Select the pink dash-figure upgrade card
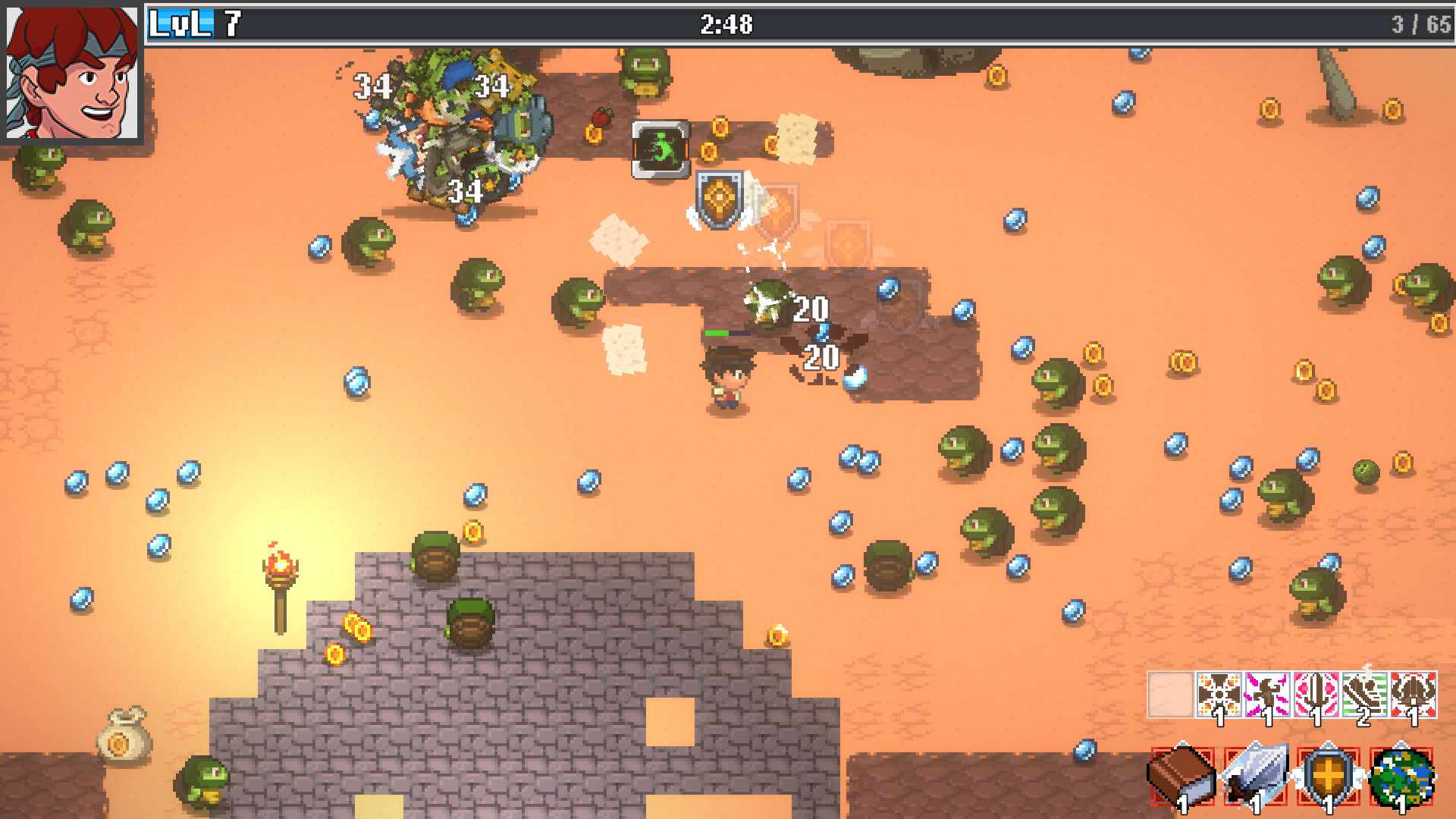 (1266, 694)
